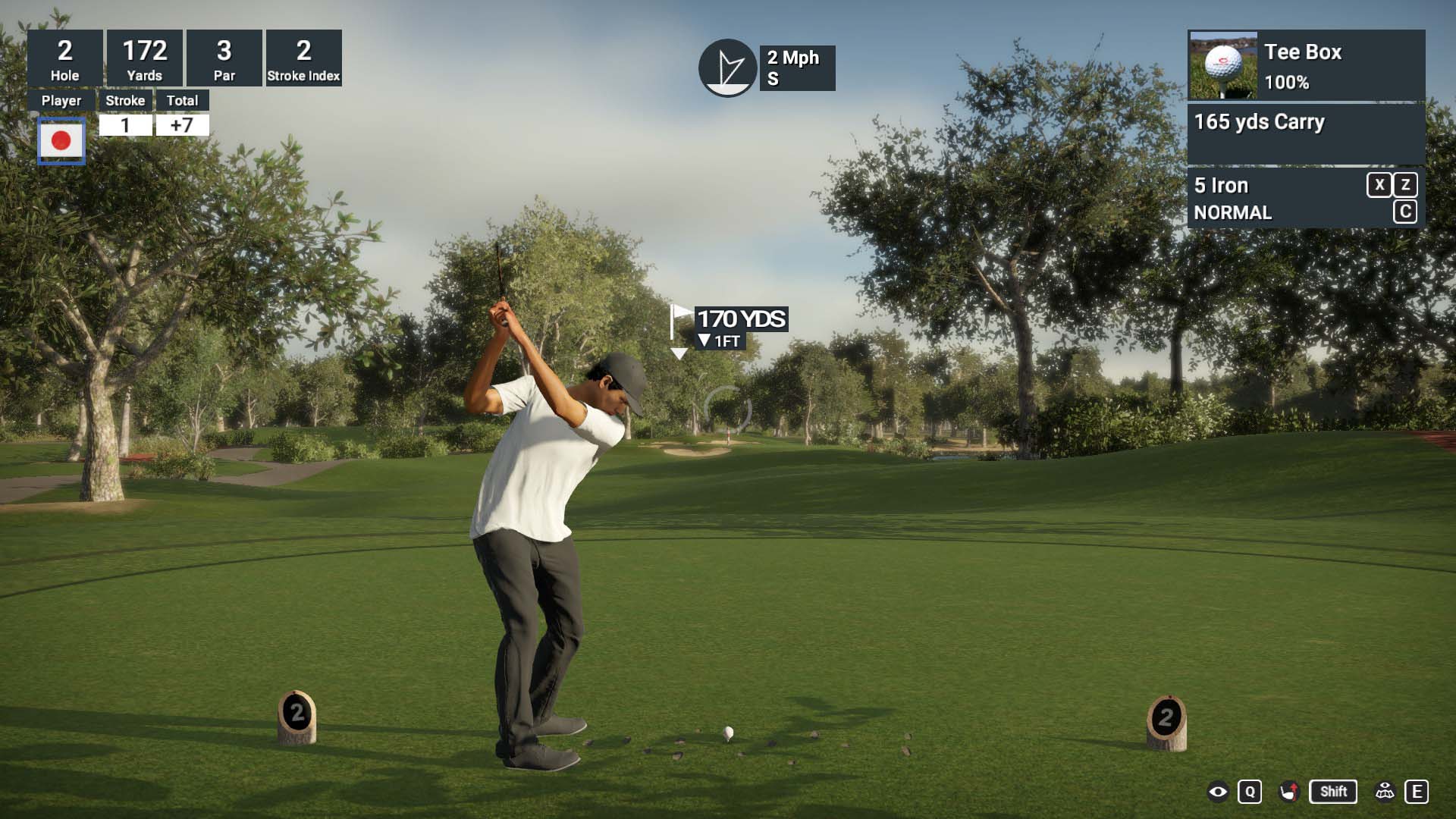
Task: Change the NORMAL shot type
Action: [1232, 213]
